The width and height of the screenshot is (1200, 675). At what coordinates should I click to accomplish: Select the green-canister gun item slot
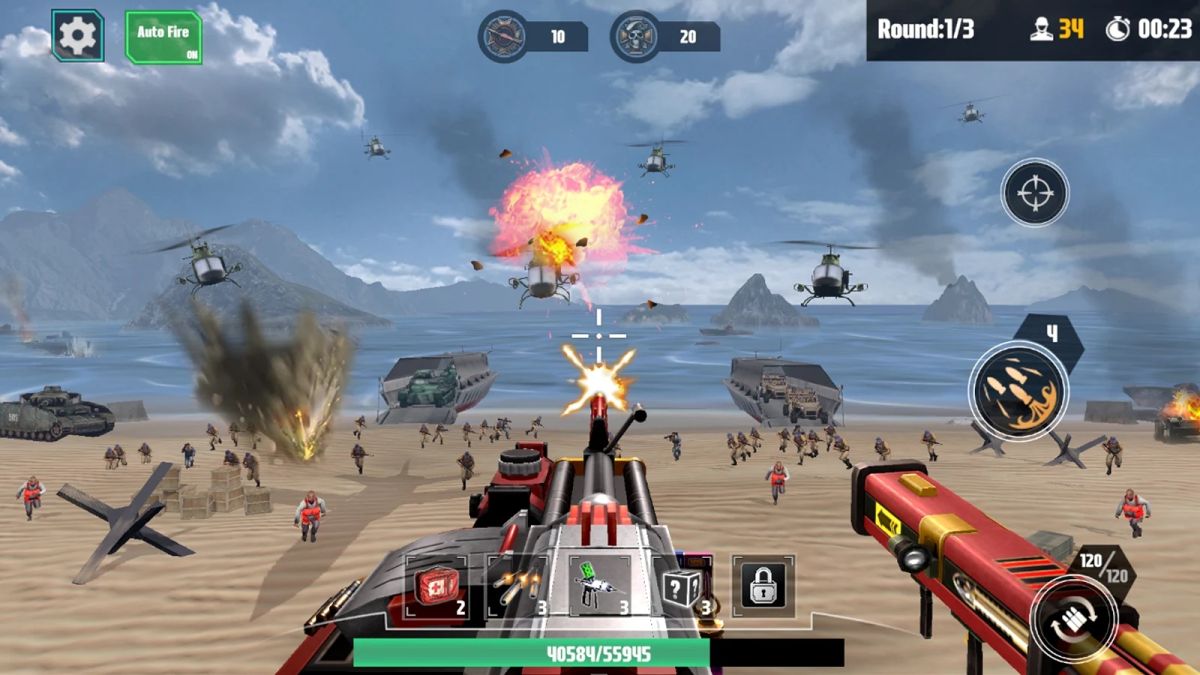(x=600, y=587)
